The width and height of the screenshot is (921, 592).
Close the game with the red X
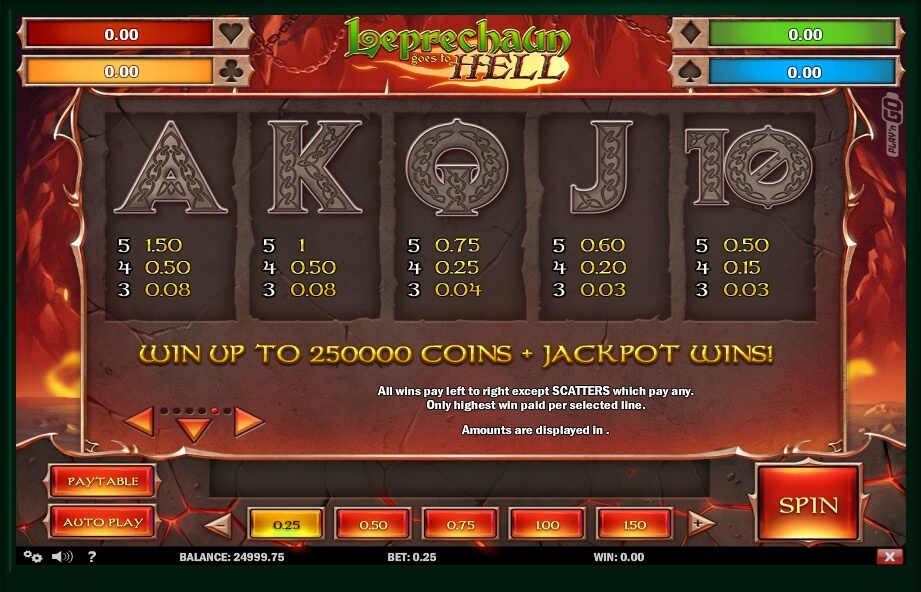pyautogui.click(x=888, y=557)
